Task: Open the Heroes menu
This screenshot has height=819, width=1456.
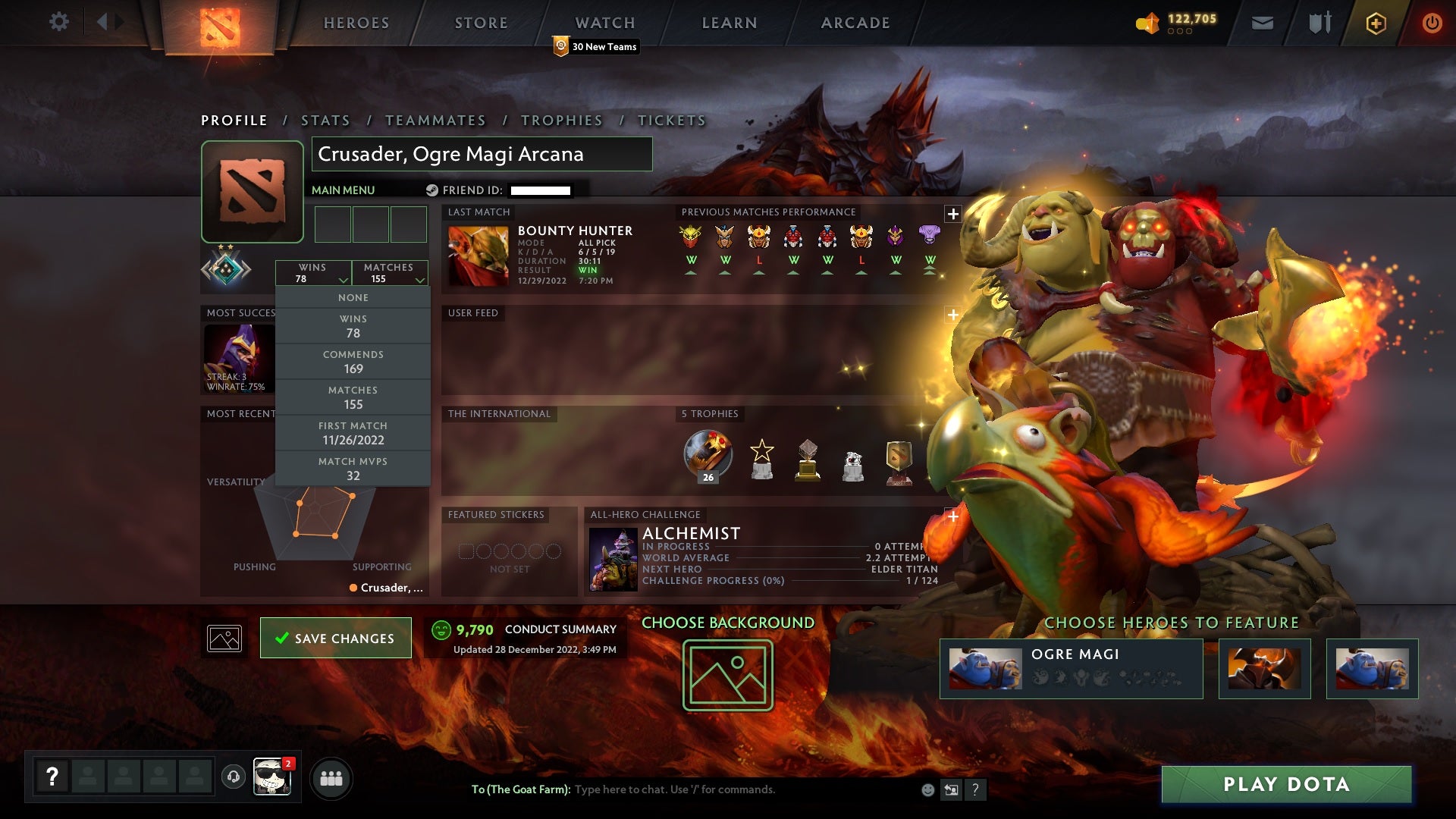Action: click(x=356, y=22)
